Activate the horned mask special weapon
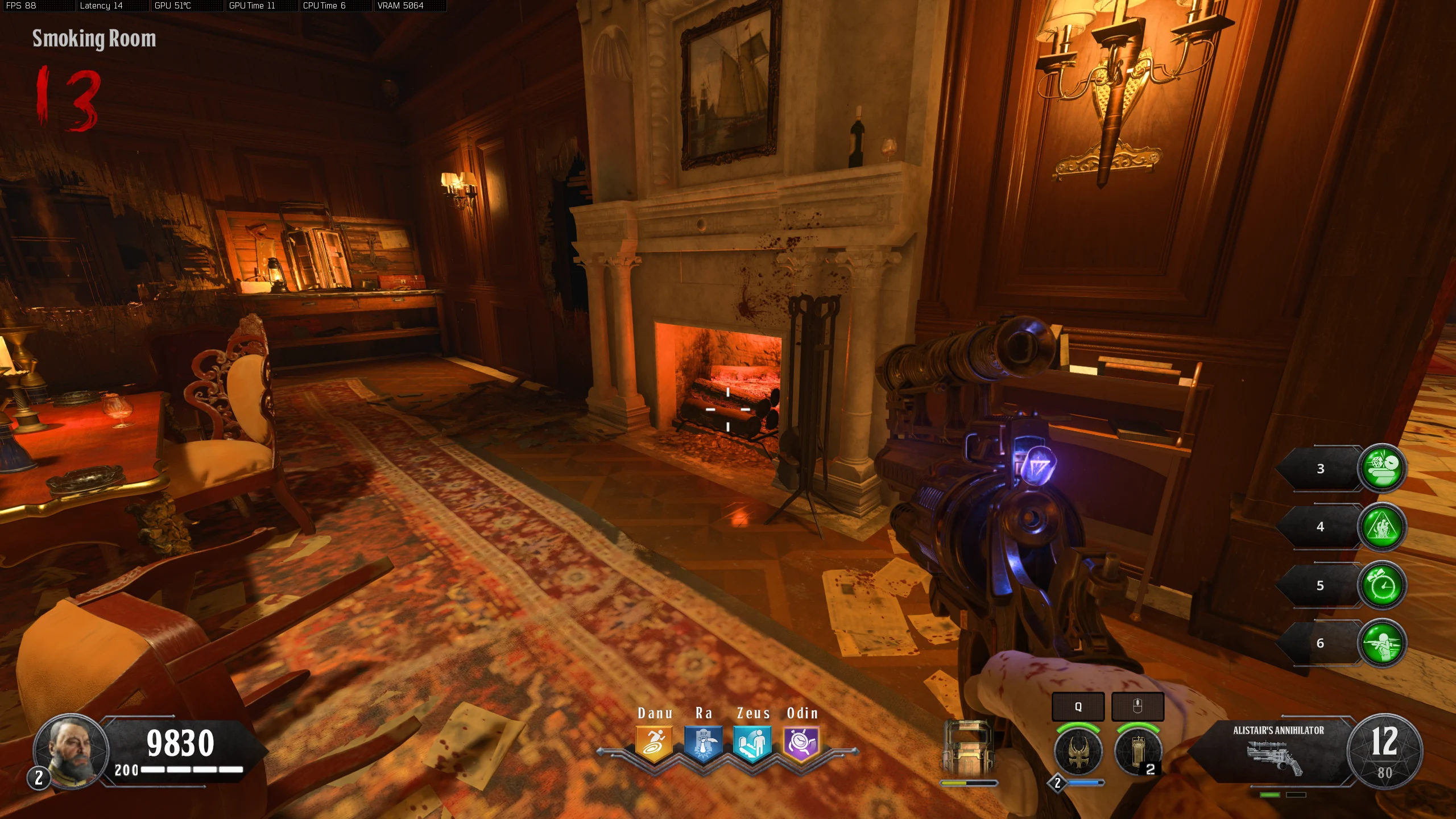1456x819 pixels. pos(1078,751)
